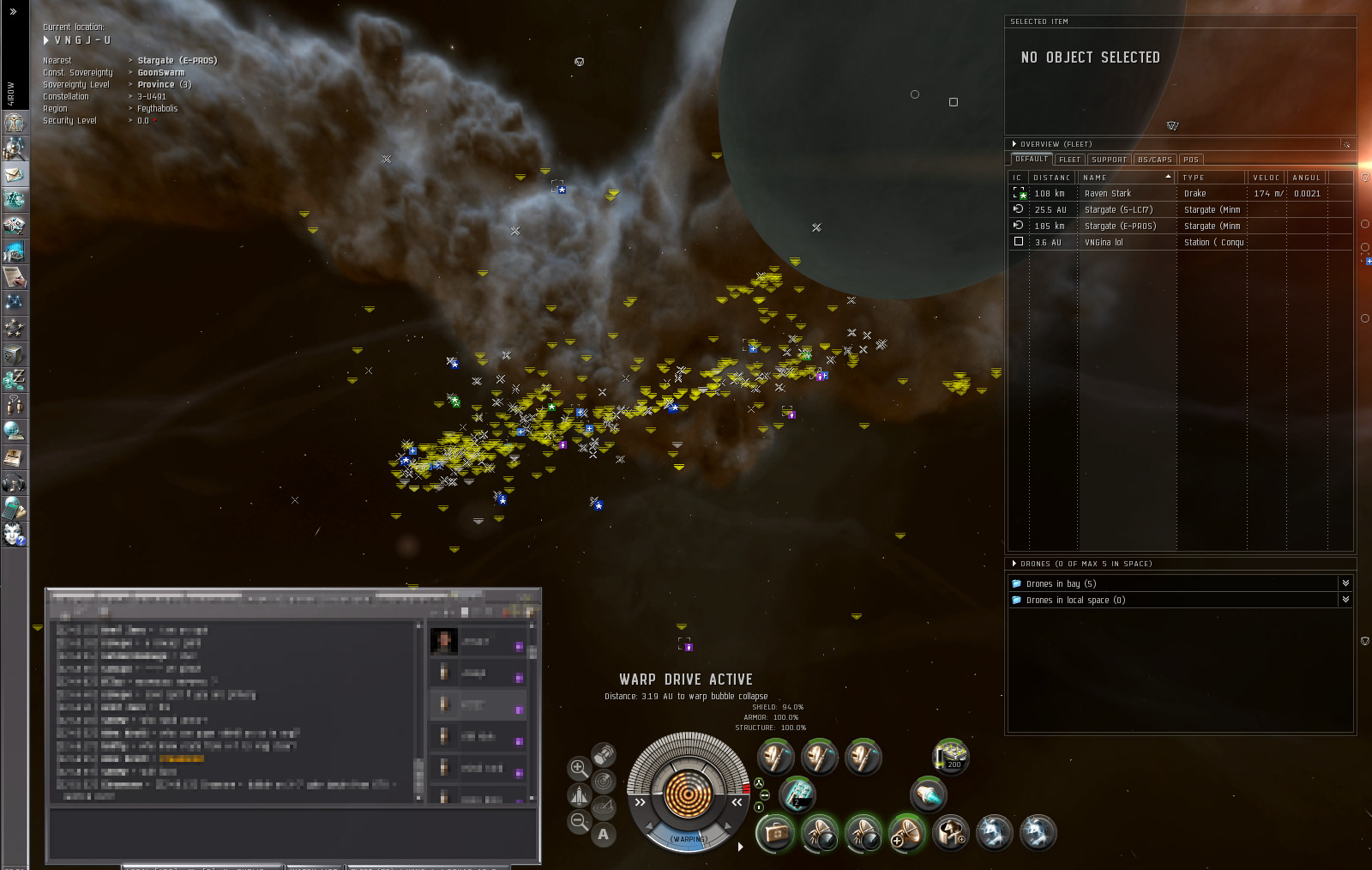Expand the Drones in bay group
The height and width of the screenshot is (870, 1372).
tap(1061, 583)
